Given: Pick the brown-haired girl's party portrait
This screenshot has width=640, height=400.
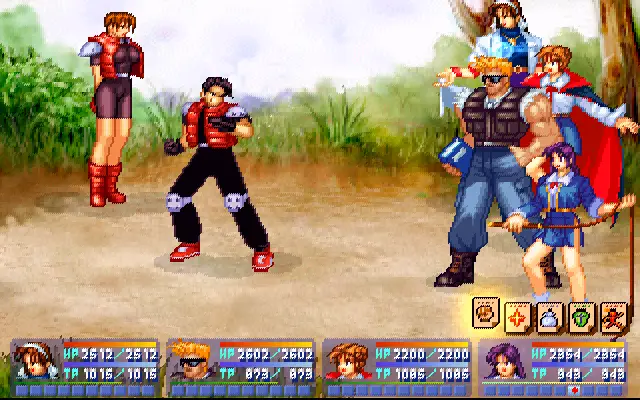Looking at the screenshot, I should [346, 362].
